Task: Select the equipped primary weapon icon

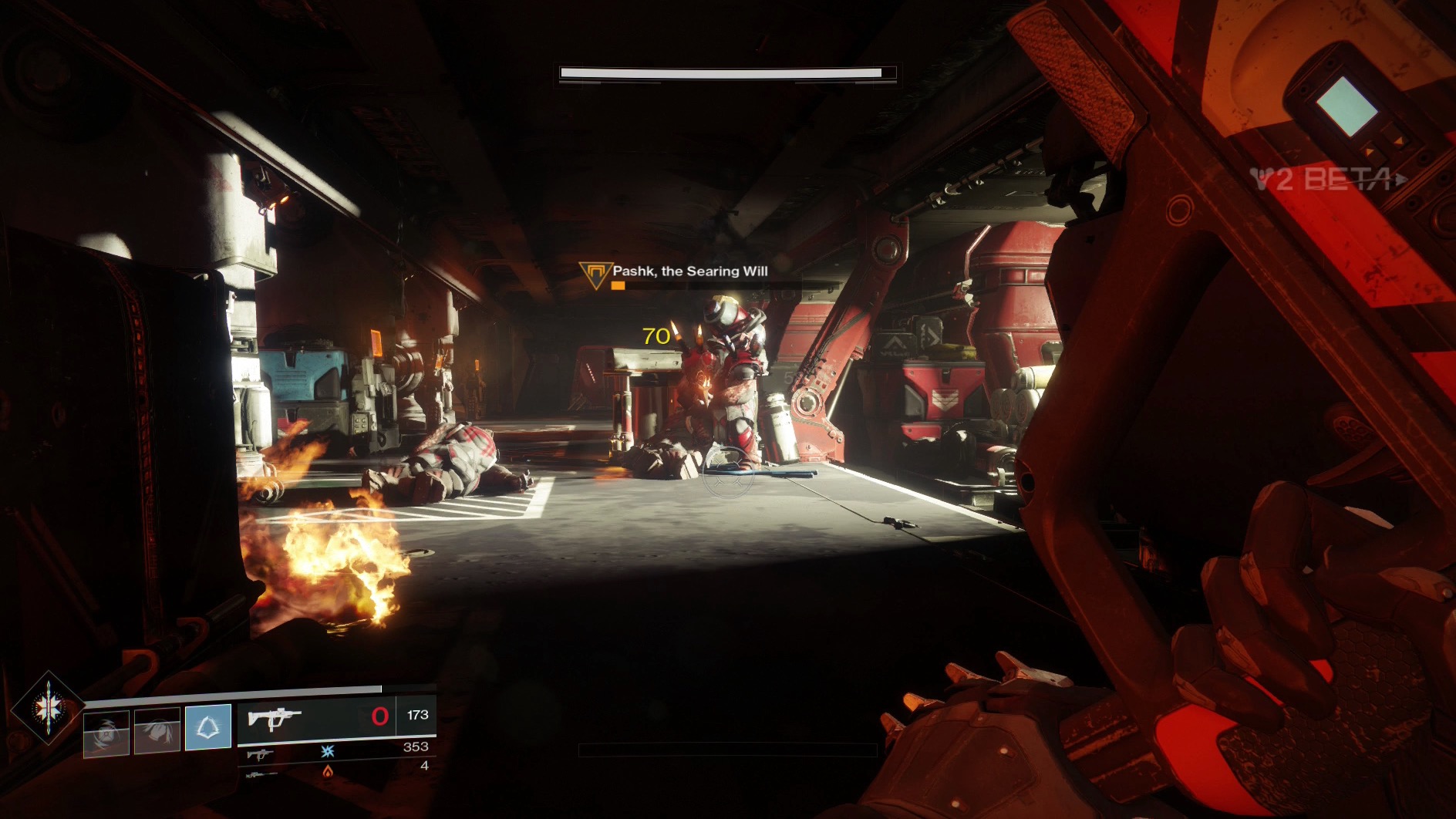Action: pyautogui.click(x=275, y=718)
